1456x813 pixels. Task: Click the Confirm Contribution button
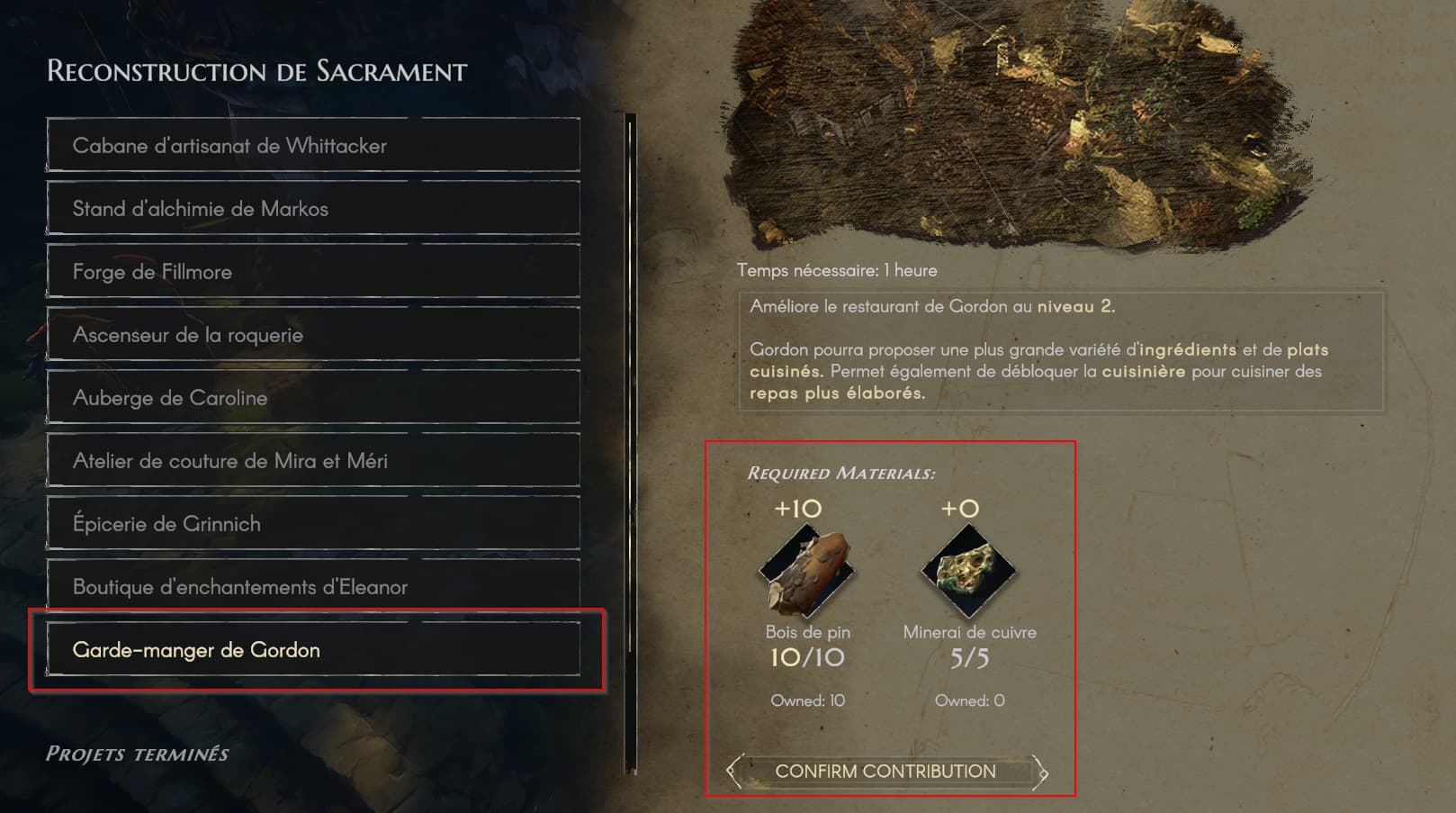click(886, 772)
